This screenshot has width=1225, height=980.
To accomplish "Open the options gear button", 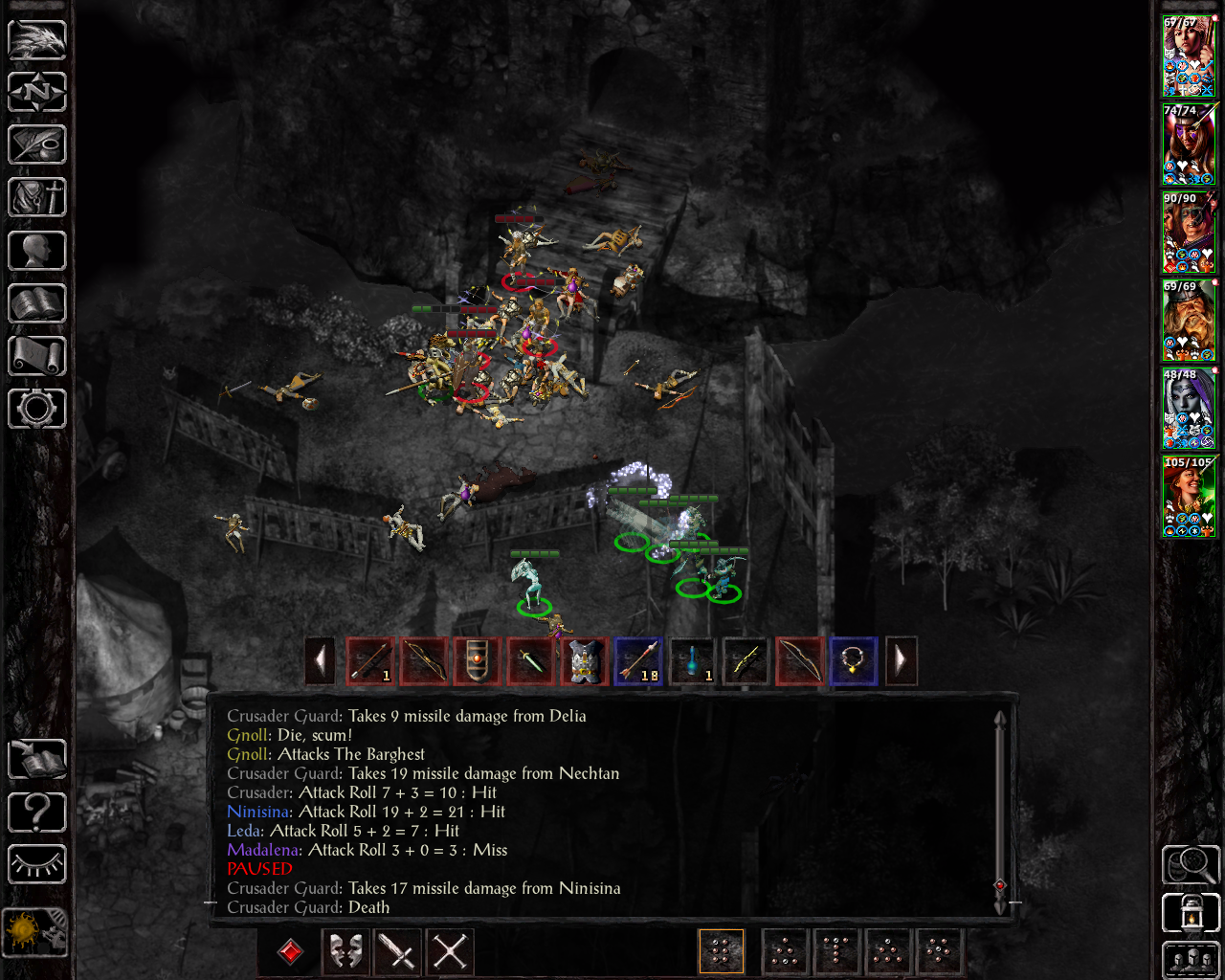I will coord(37,409).
